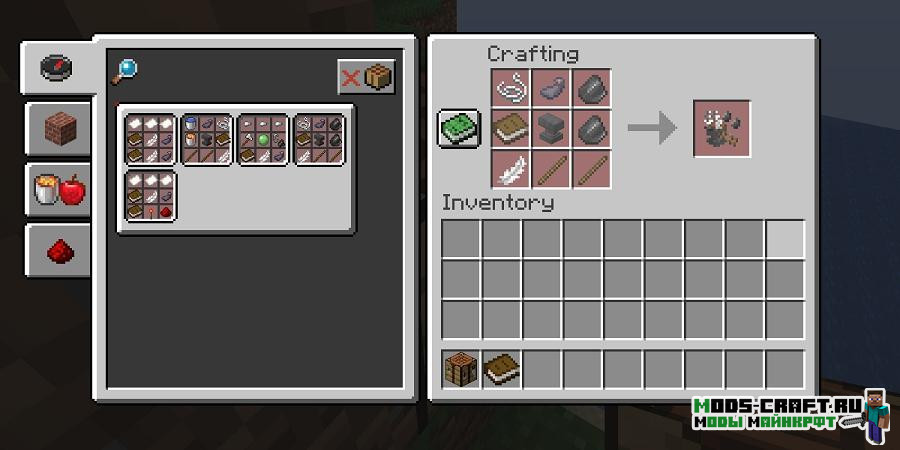The width and height of the screenshot is (900, 450).
Task: Select the book in the hotbar
Action: (x=502, y=370)
